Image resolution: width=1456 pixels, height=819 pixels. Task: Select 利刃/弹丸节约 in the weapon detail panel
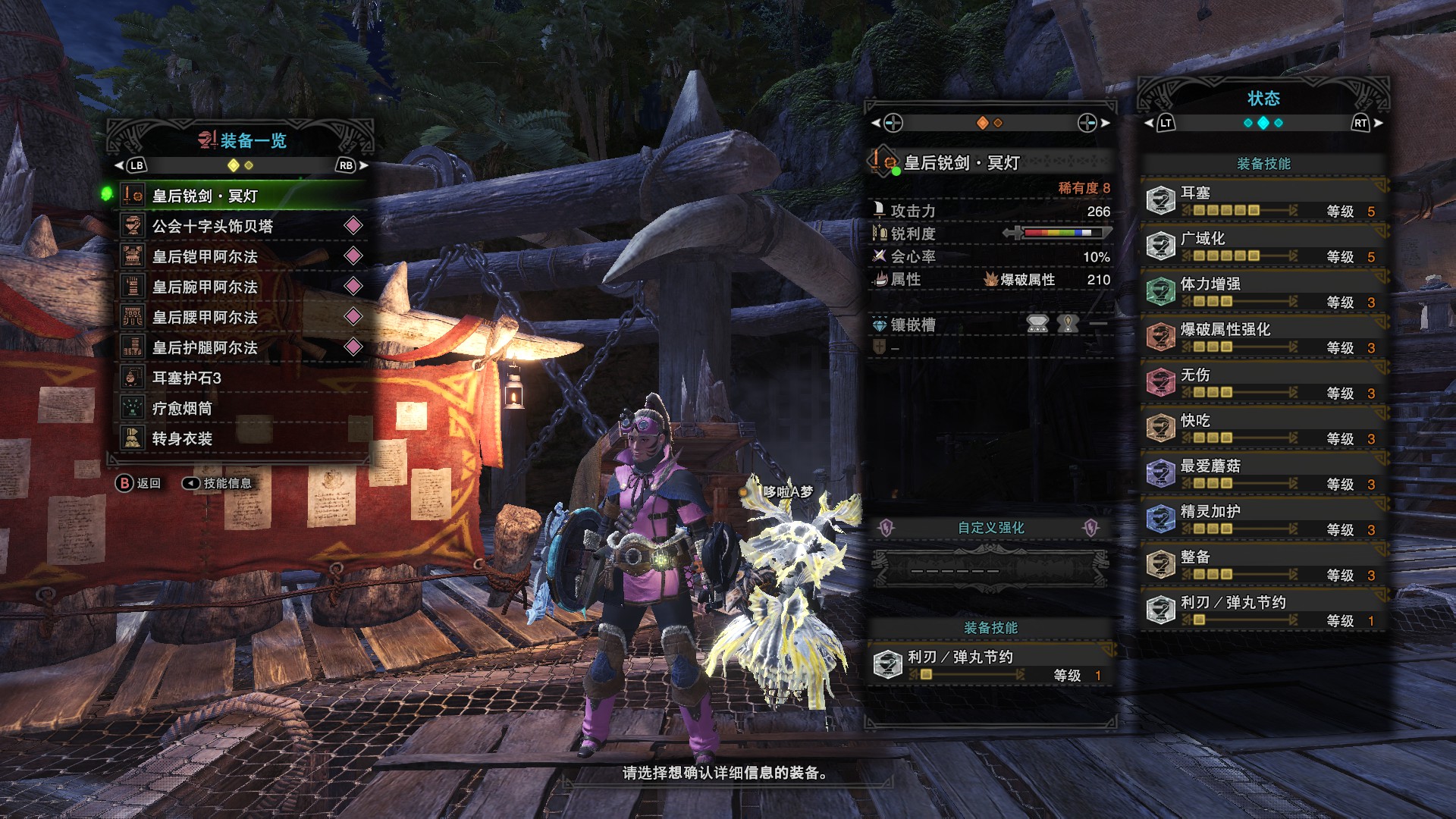point(990,665)
